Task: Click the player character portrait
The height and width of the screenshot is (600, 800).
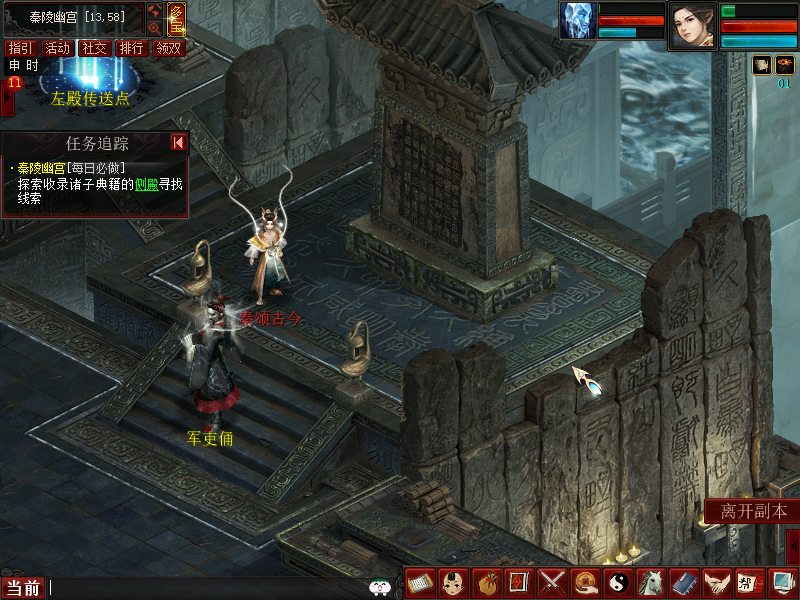Action: [x=692, y=24]
